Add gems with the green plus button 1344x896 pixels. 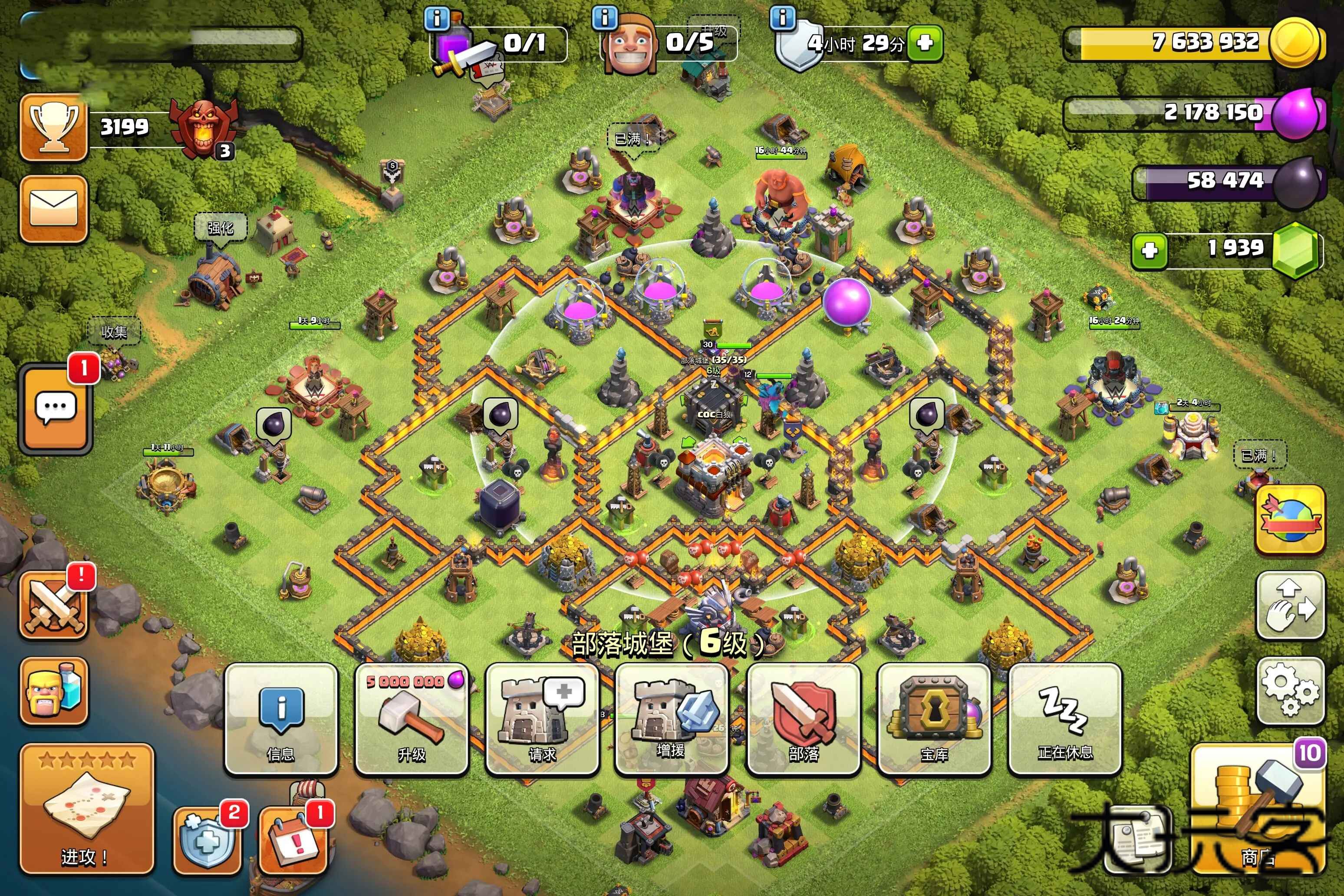pyautogui.click(x=1149, y=250)
